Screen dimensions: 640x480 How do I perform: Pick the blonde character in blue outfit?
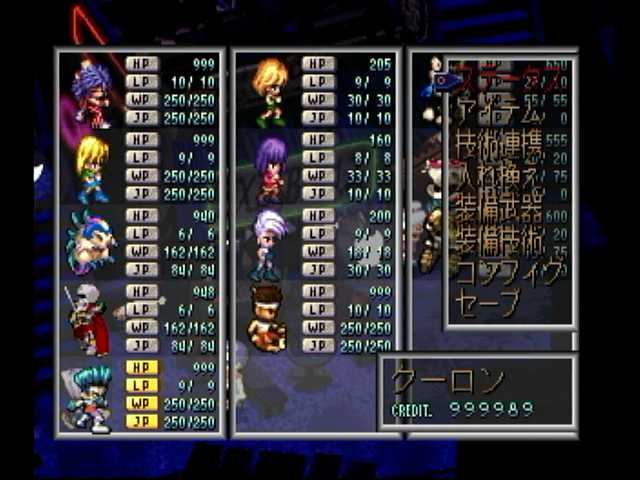(x=92, y=168)
